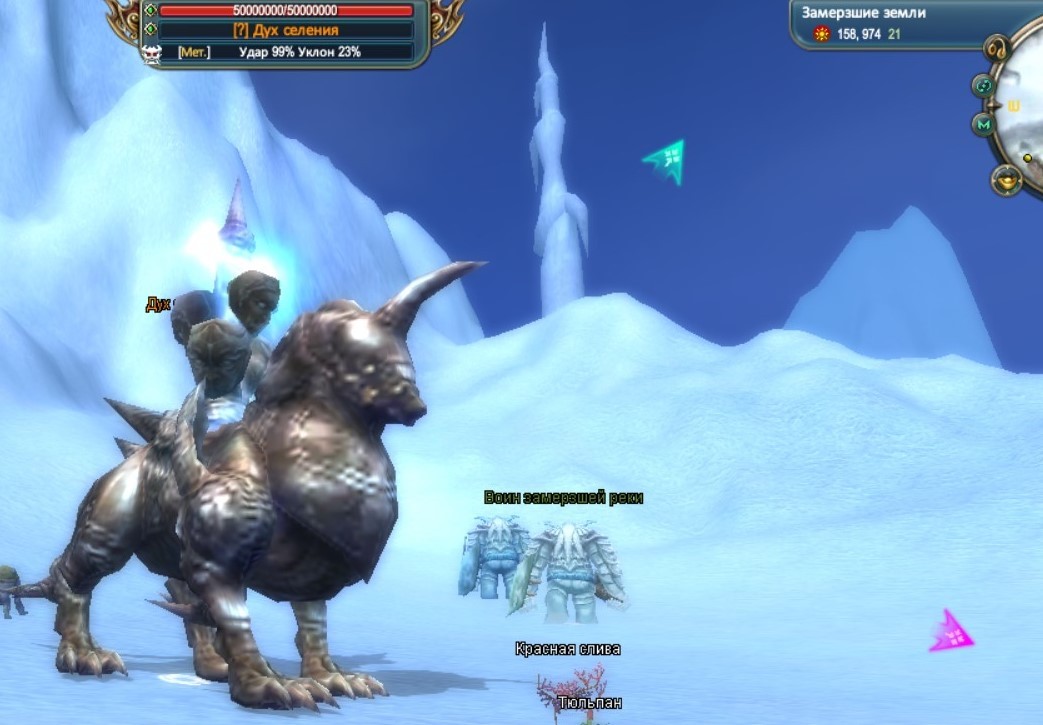Image resolution: width=1043 pixels, height=725 pixels.
Task: Select the Дух селения target name plate
Action: [x=286, y=31]
